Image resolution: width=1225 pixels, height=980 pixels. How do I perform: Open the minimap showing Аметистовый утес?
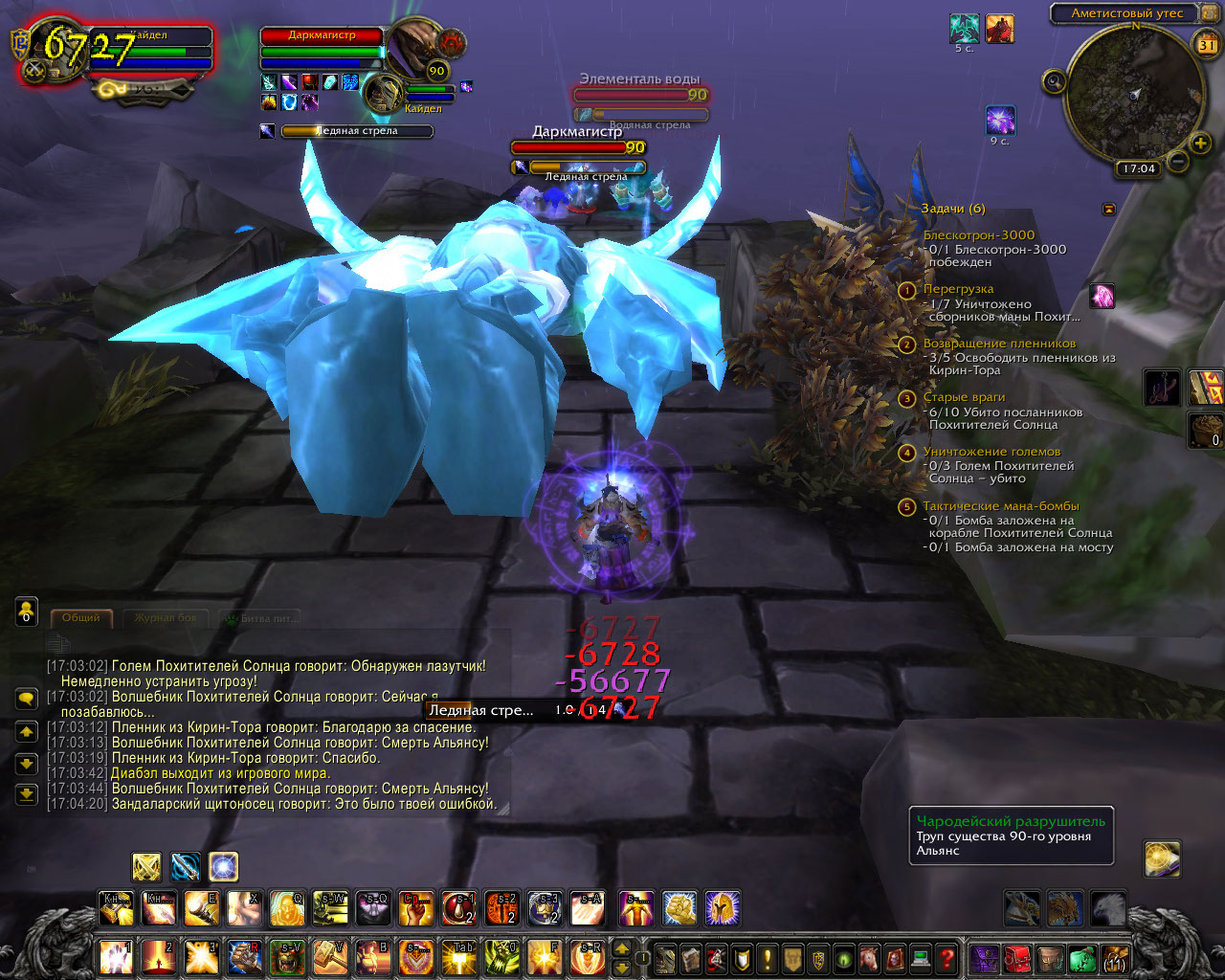coord(1134,94)
